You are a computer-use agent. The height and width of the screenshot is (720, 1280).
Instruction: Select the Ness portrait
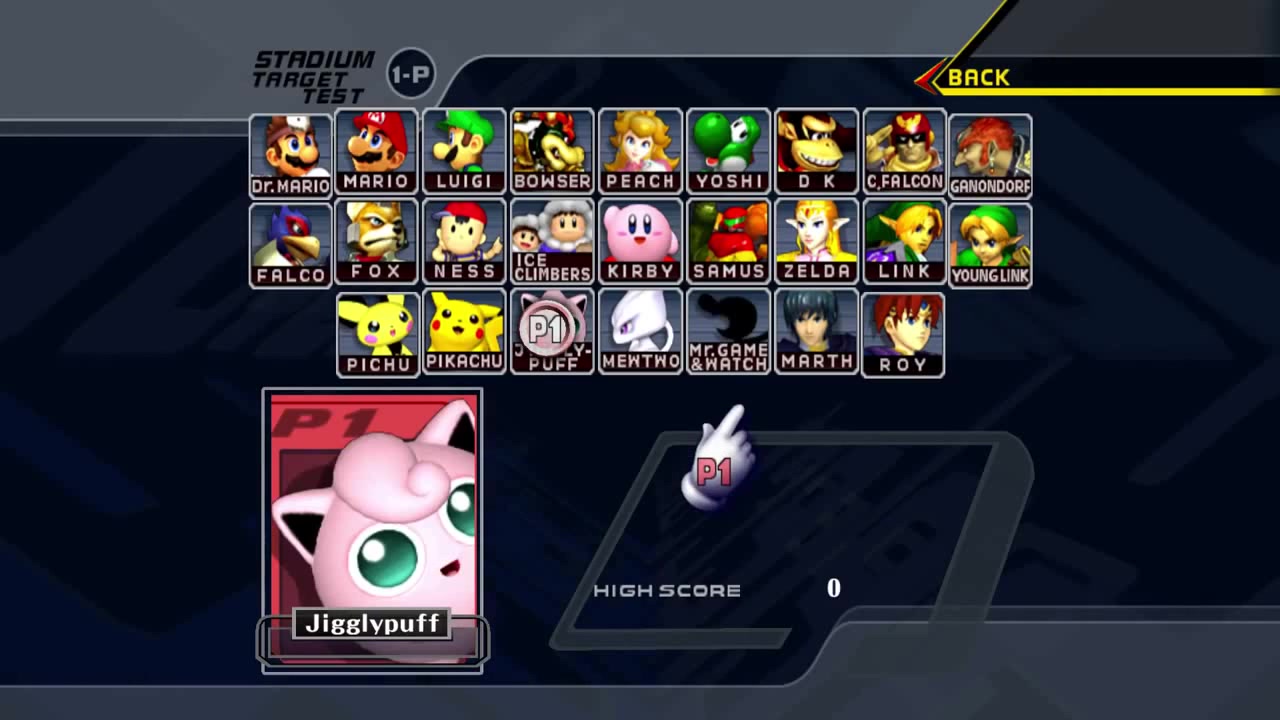click(x=465, y=241)
